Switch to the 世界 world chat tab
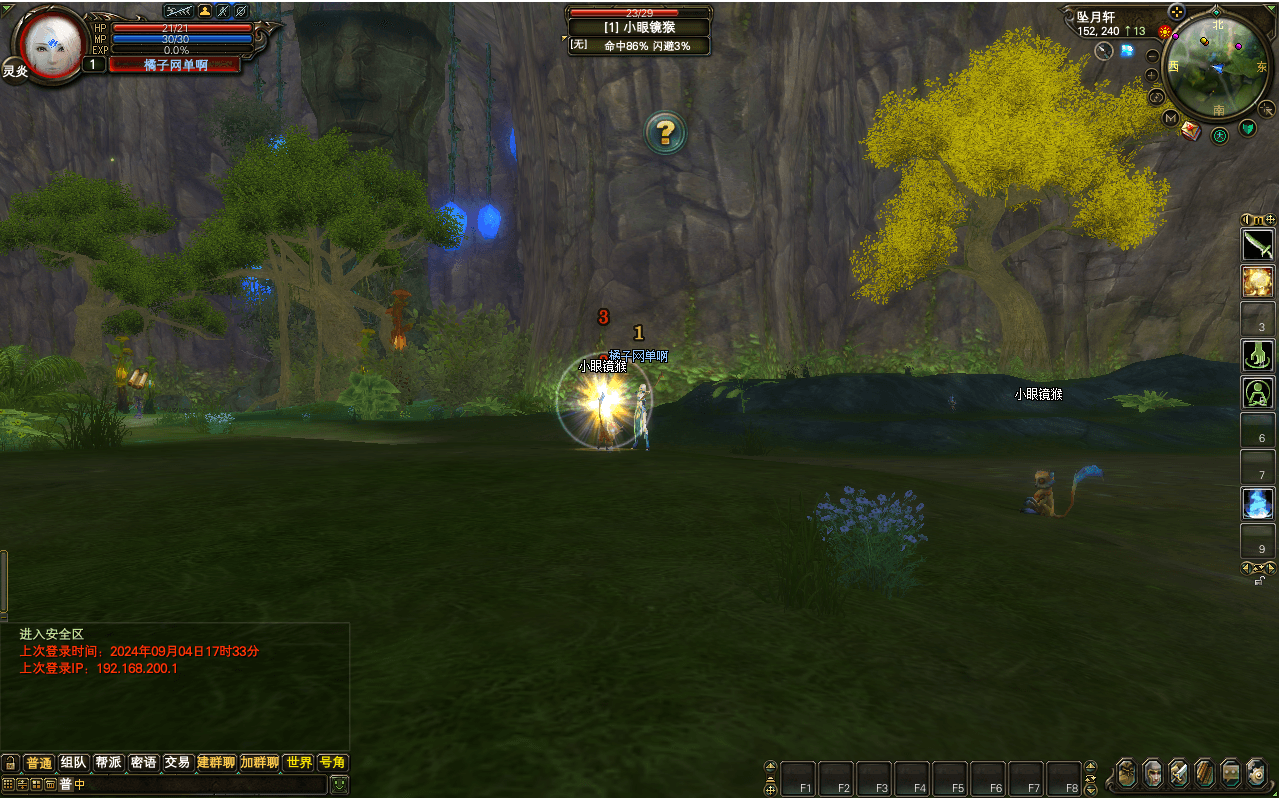This screenshot has height=798, width=1279. click(x=299, y=763)
